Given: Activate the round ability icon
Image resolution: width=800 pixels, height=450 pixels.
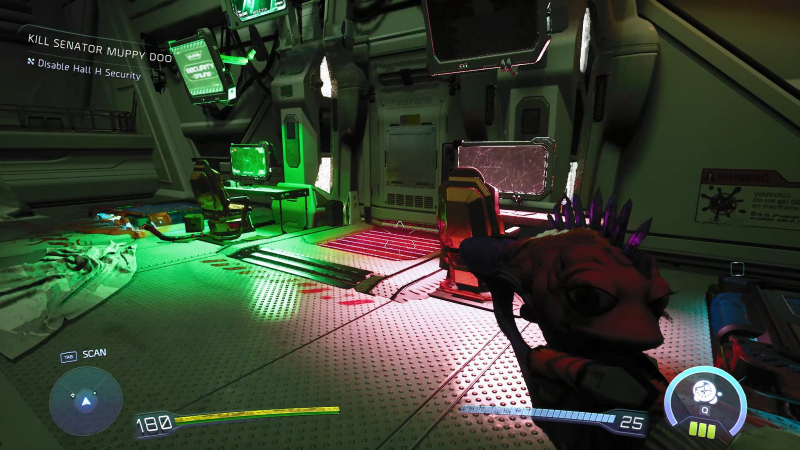Looking at the screenshot, I should click(x=705, y=394).
